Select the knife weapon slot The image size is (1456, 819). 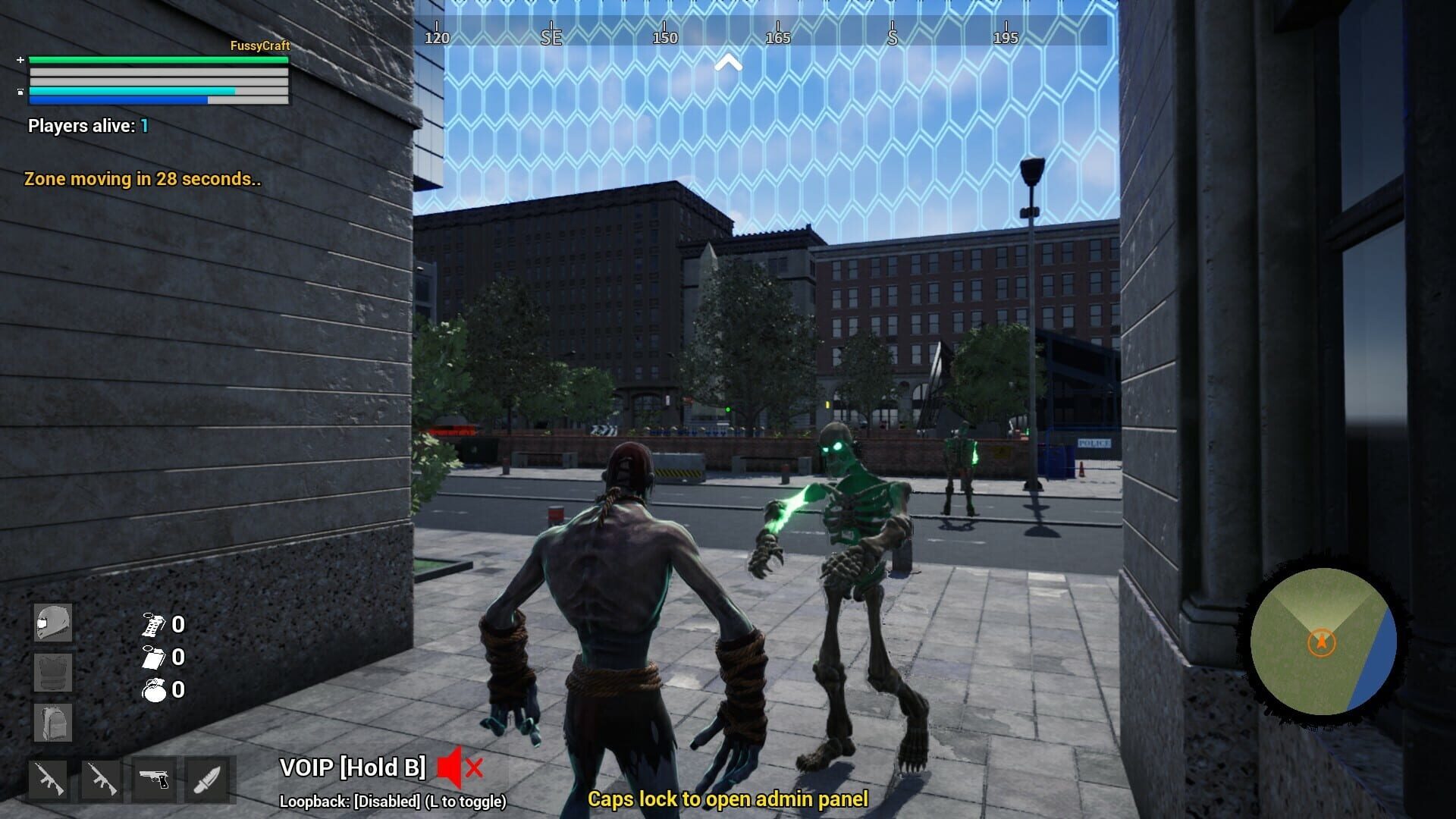coord(205,781)
